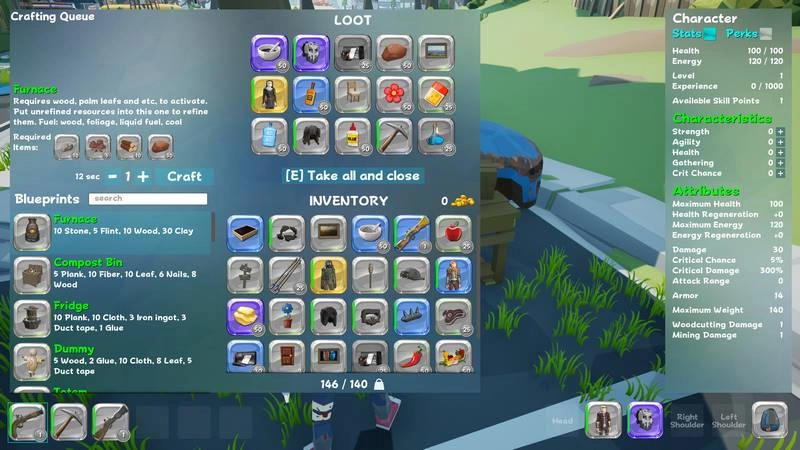Viewport: 800px width, 450px height.
Task: Pick the Dummy blueprint
Action: click(112, 360)
